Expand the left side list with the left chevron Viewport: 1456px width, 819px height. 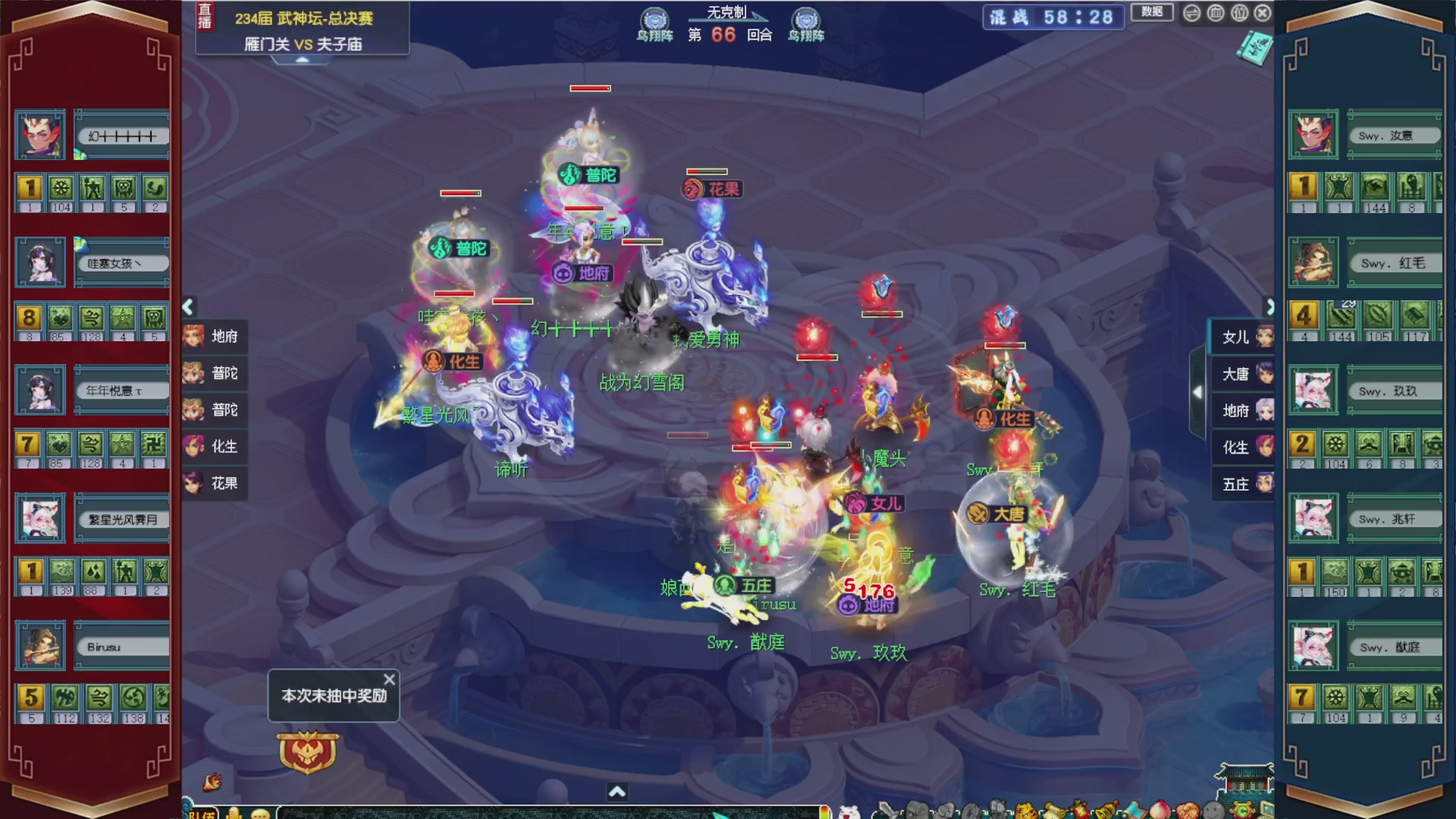coord(187,306)
